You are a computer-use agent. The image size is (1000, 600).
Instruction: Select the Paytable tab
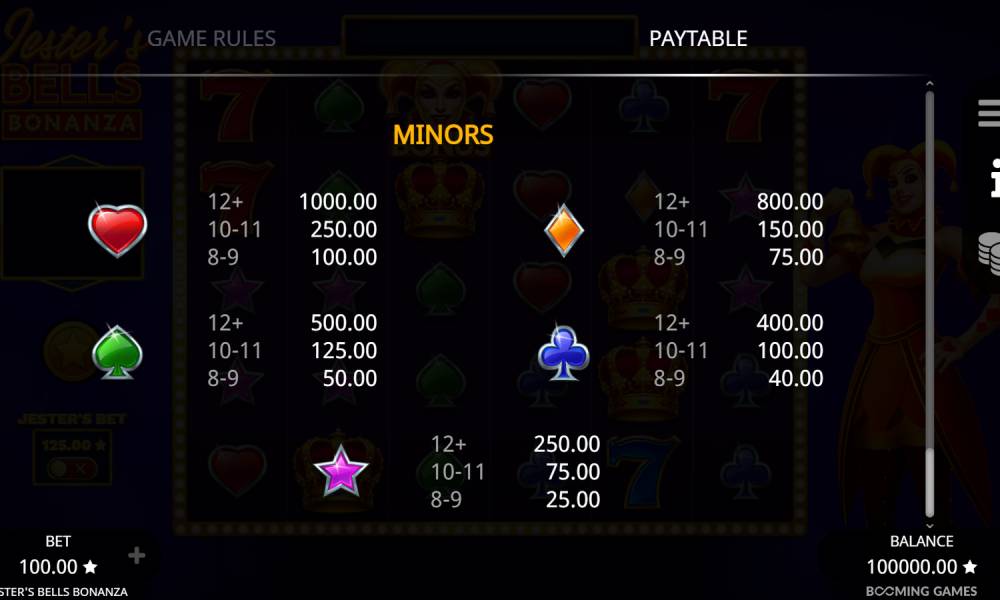tap(697, 39)
